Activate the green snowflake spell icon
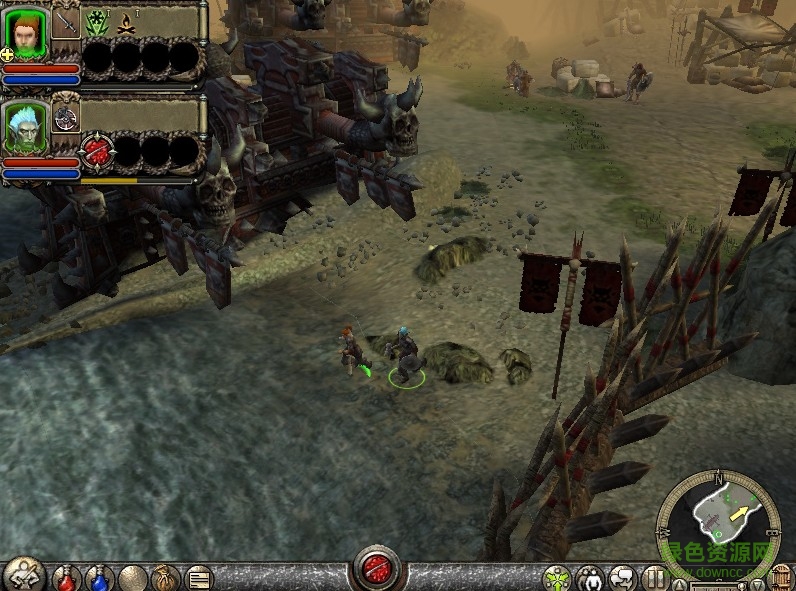This screenshot has width=796, height=591. 97,21
